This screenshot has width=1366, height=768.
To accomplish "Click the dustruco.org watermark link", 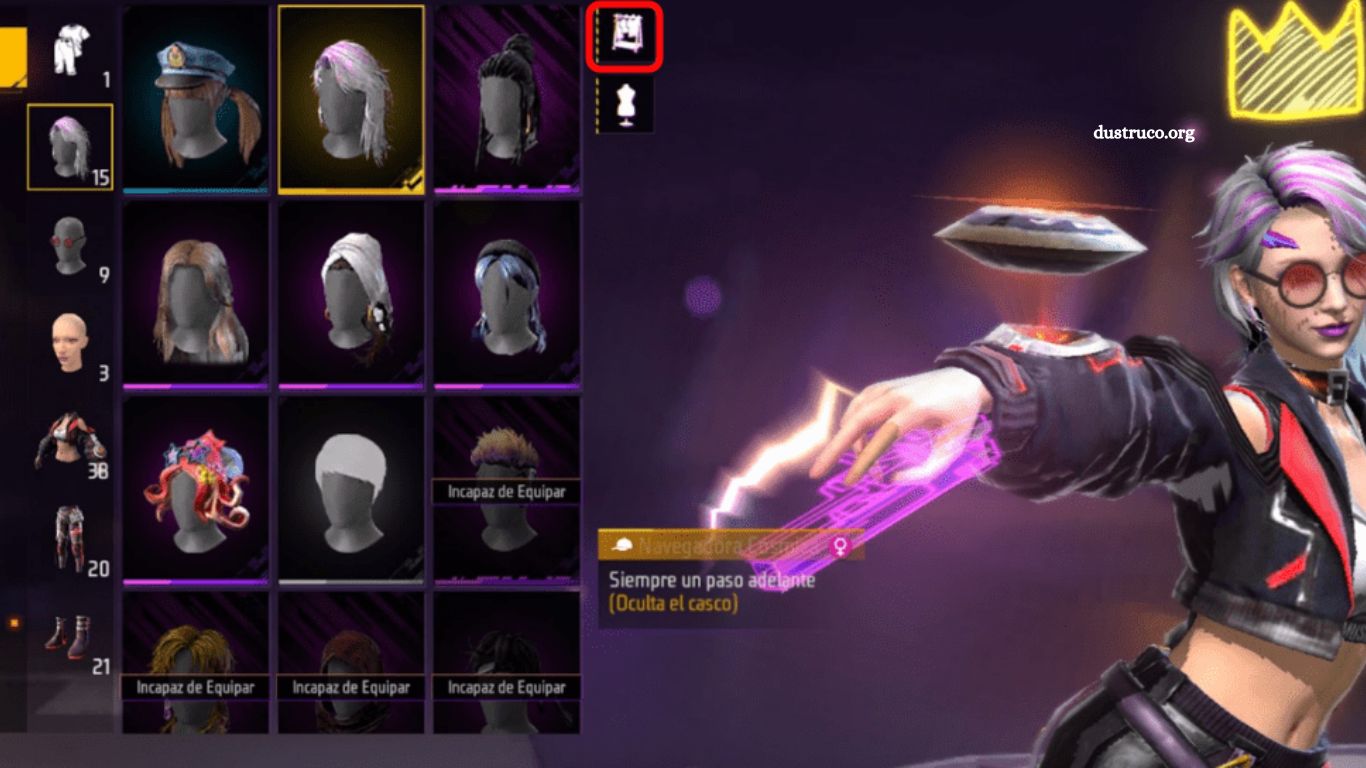I will [1143, 133].
